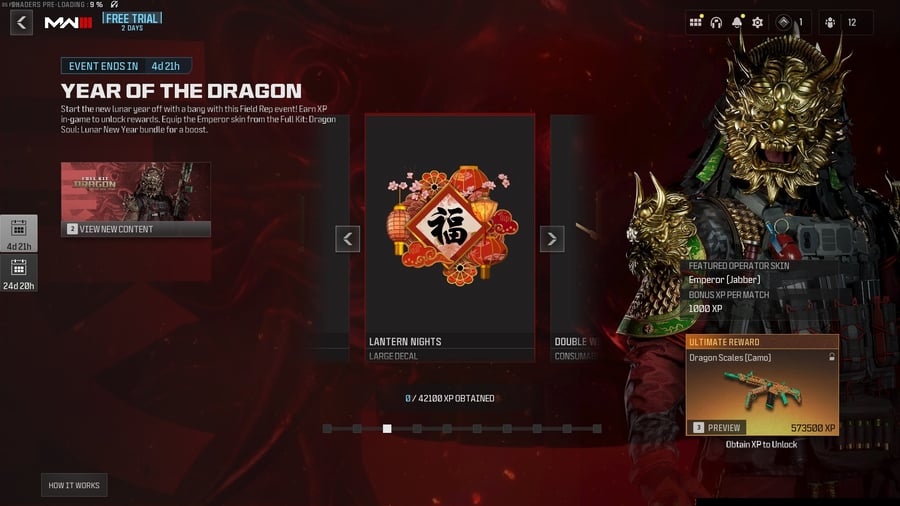Open the headset voice channel icon
The height and width of the screenshot is (506, 900).
pos(716,22)
